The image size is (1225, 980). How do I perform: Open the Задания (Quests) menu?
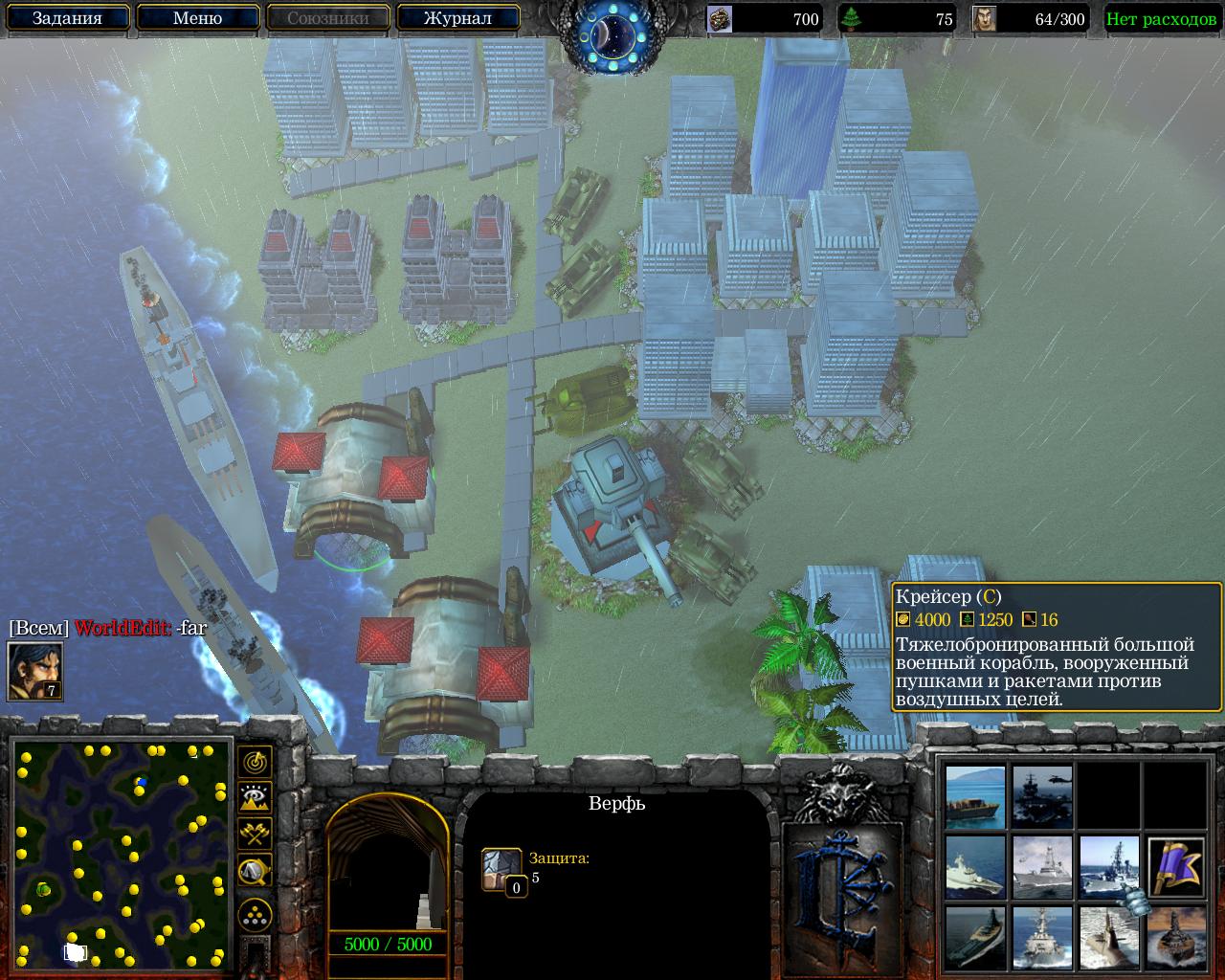click(67, 18)
